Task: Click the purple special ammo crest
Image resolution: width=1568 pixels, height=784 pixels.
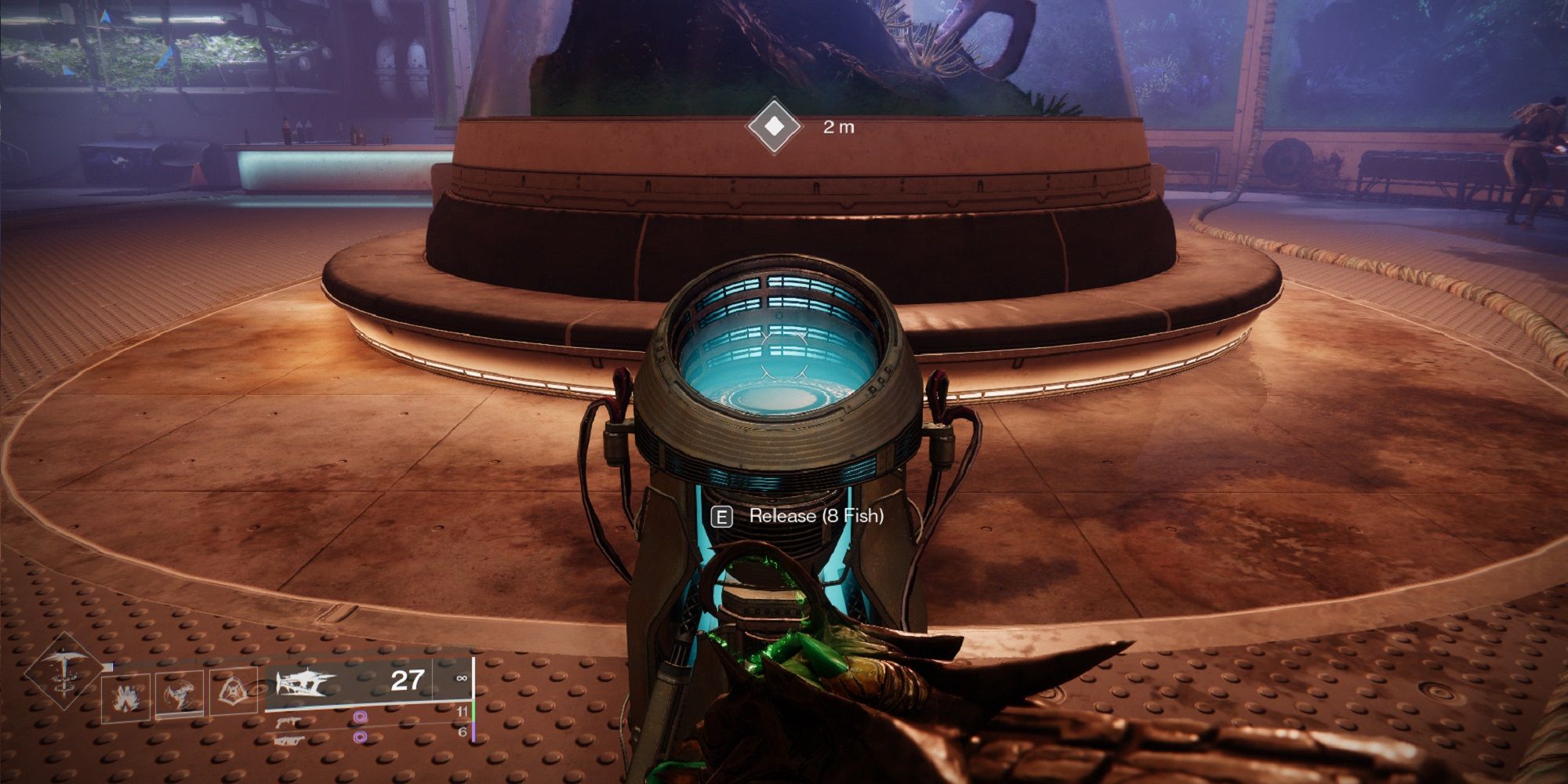Action: click(x=361, y=717)
